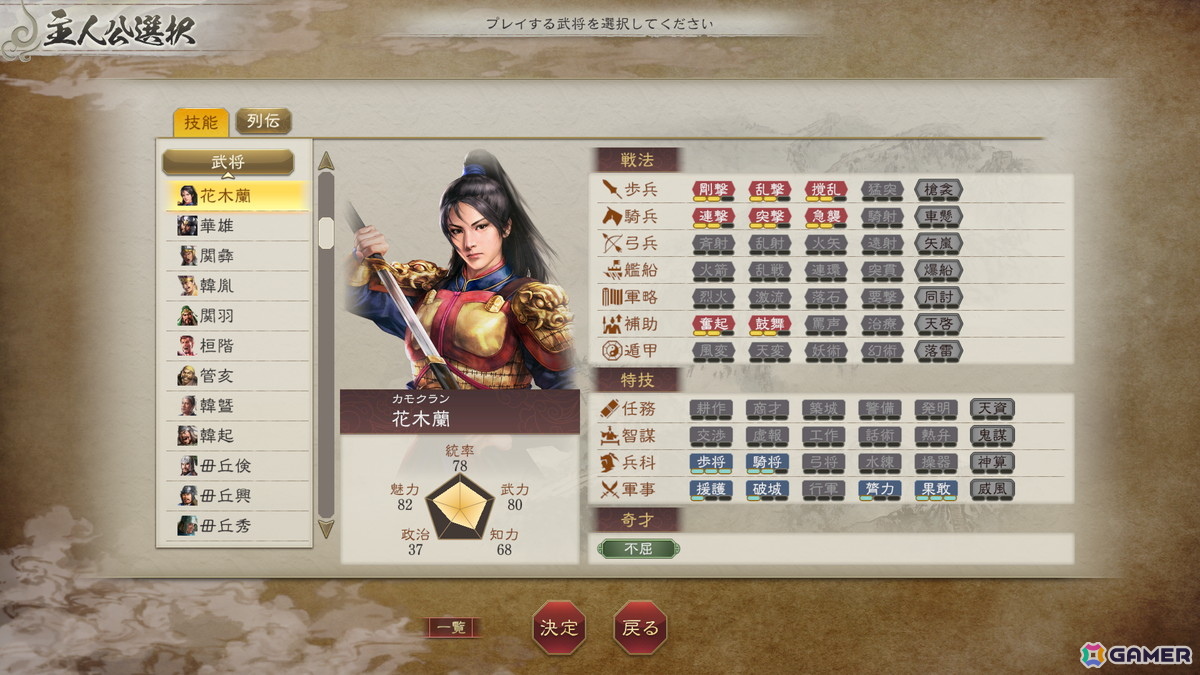Go back with the 戻る button
The image size is (1200, 675).
tap(640, 628)
